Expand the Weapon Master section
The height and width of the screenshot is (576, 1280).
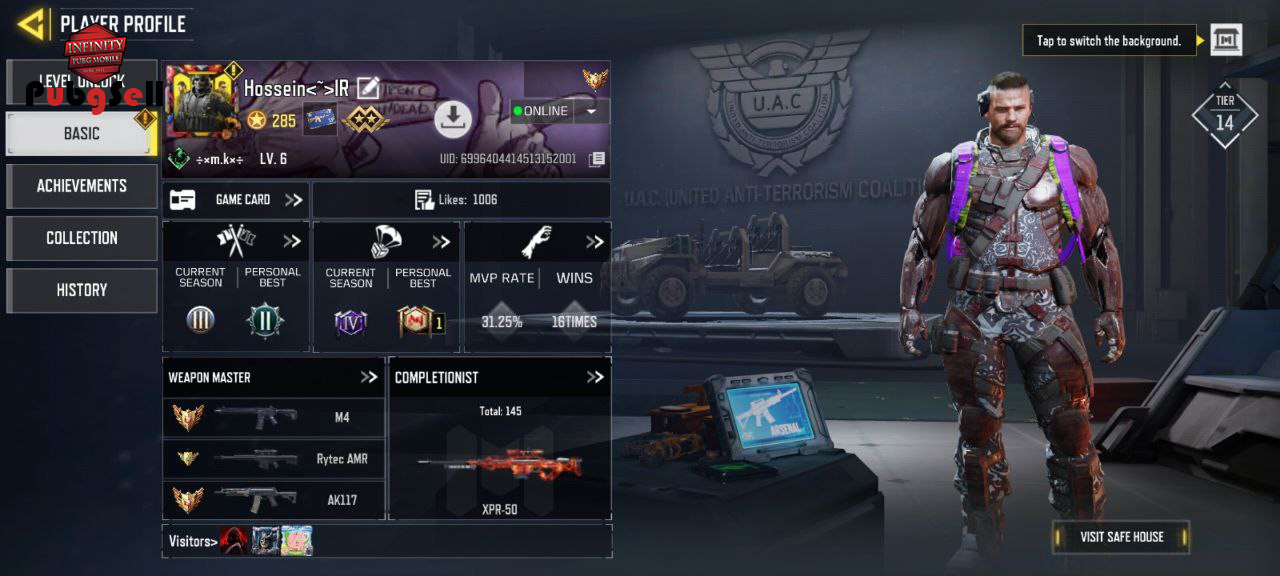tap(369, 377)
